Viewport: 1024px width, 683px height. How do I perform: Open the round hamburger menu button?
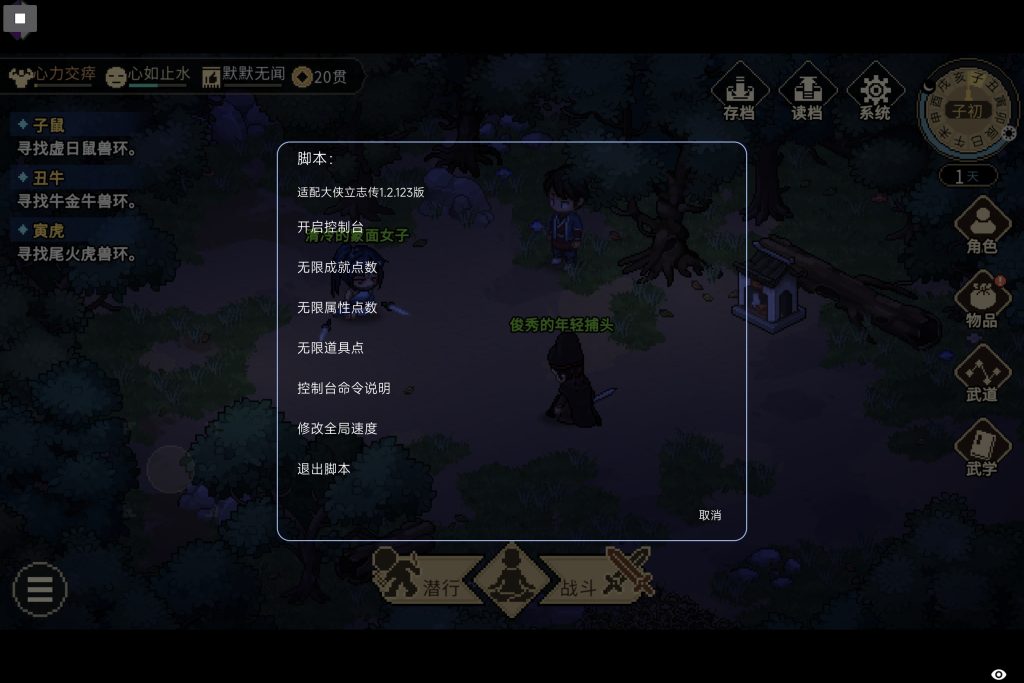40,588
